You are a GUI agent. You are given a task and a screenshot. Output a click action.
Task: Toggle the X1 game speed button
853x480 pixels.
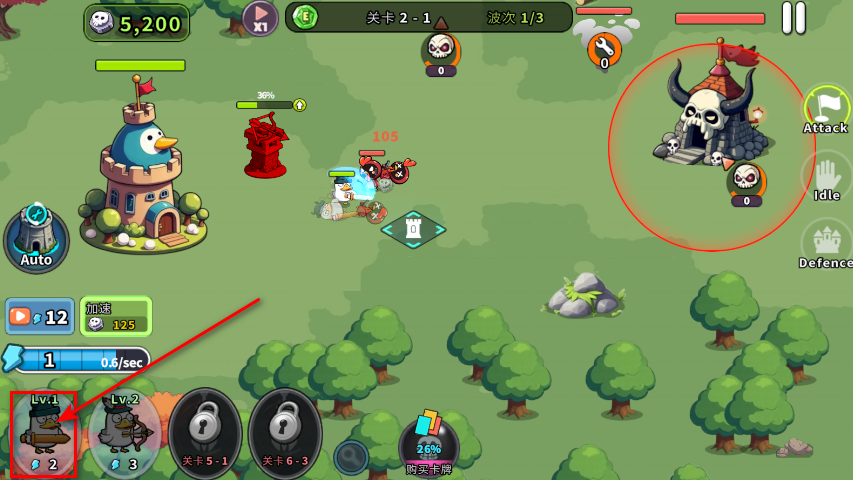point(260,18)
